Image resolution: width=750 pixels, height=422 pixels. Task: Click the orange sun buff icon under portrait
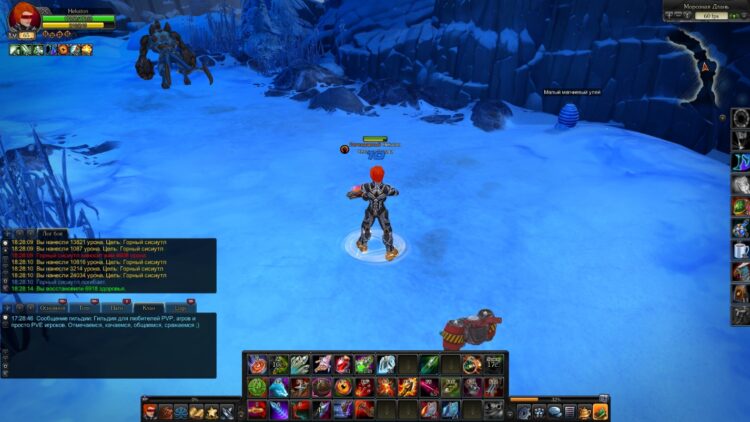coord(86,49)
